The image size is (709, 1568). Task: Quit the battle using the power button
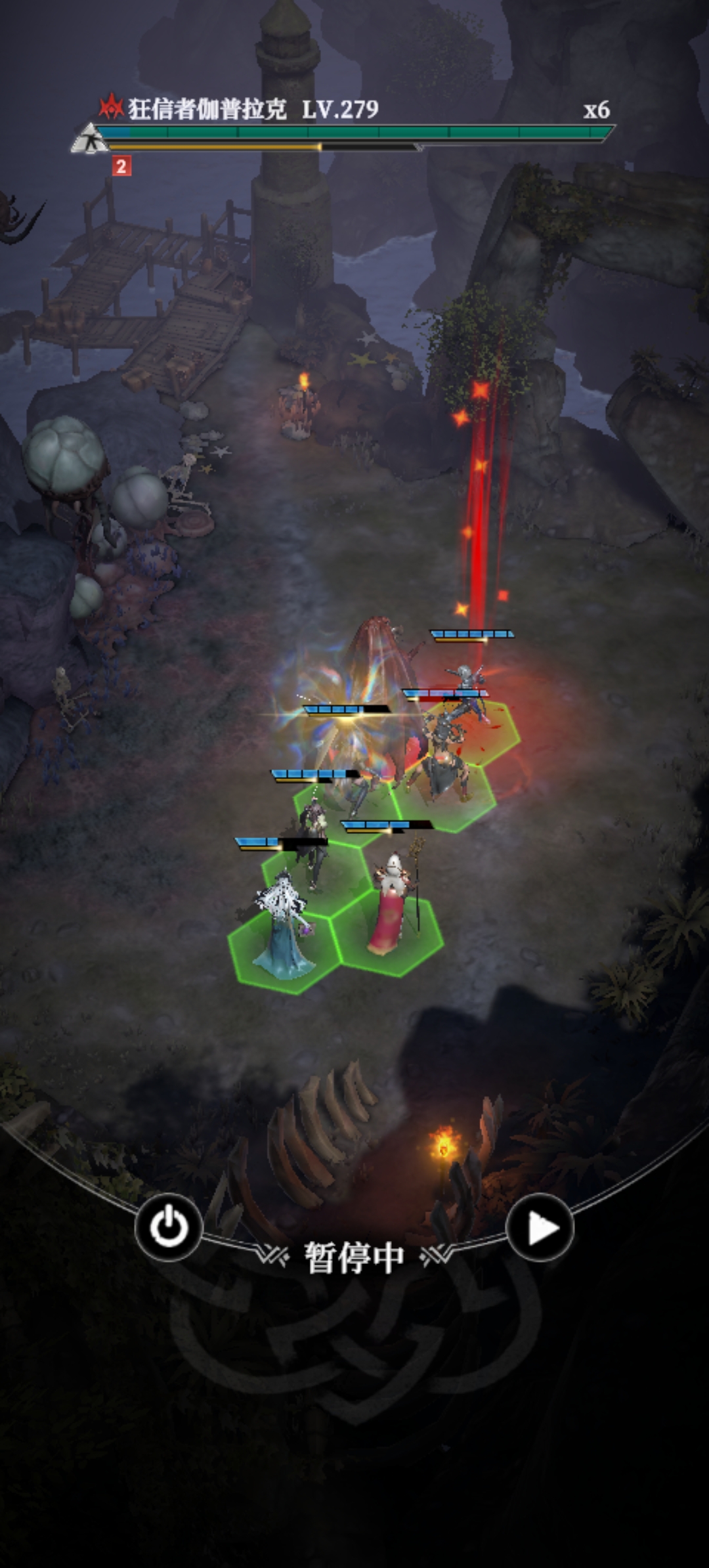pos(169,1227)
